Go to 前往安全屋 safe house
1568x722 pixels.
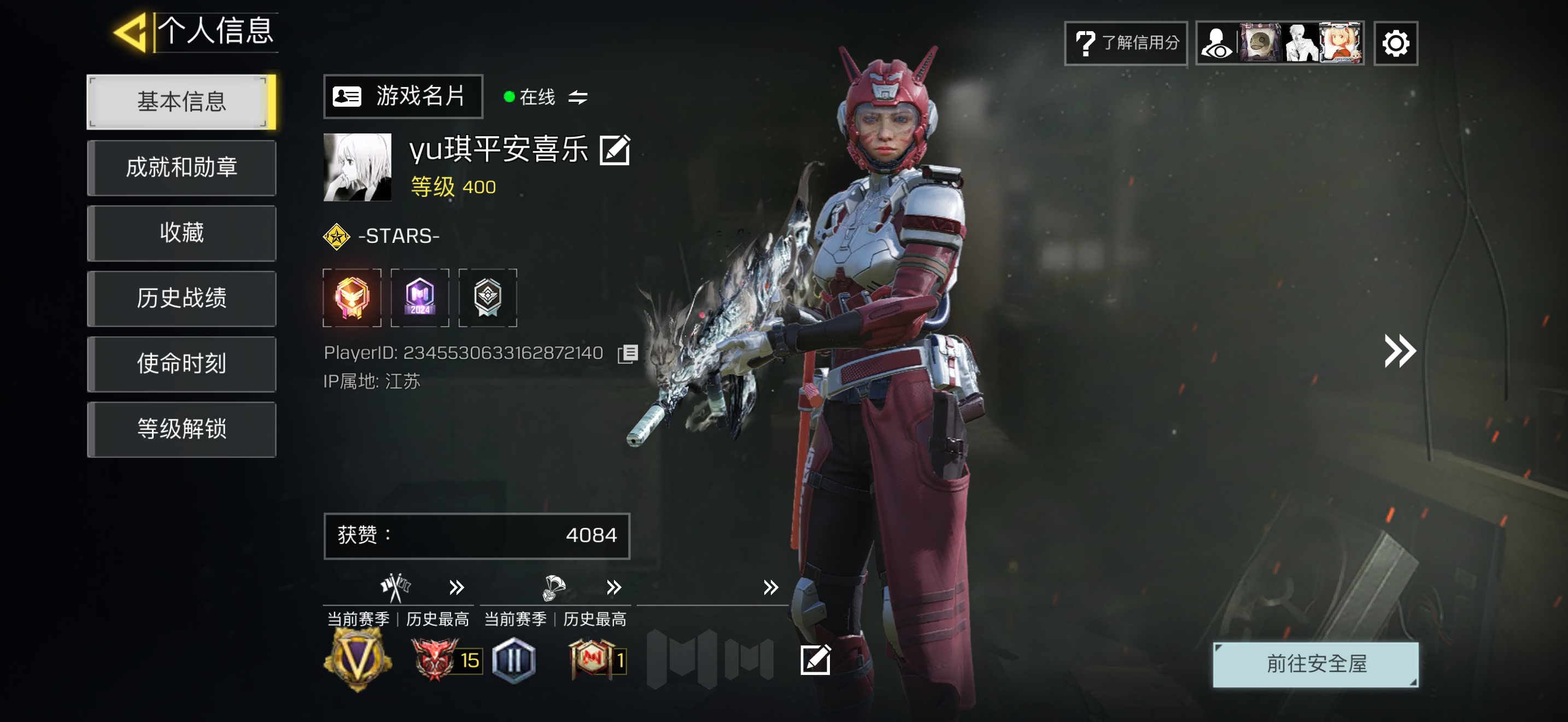pyautogui.click(x=1315, y=664)
